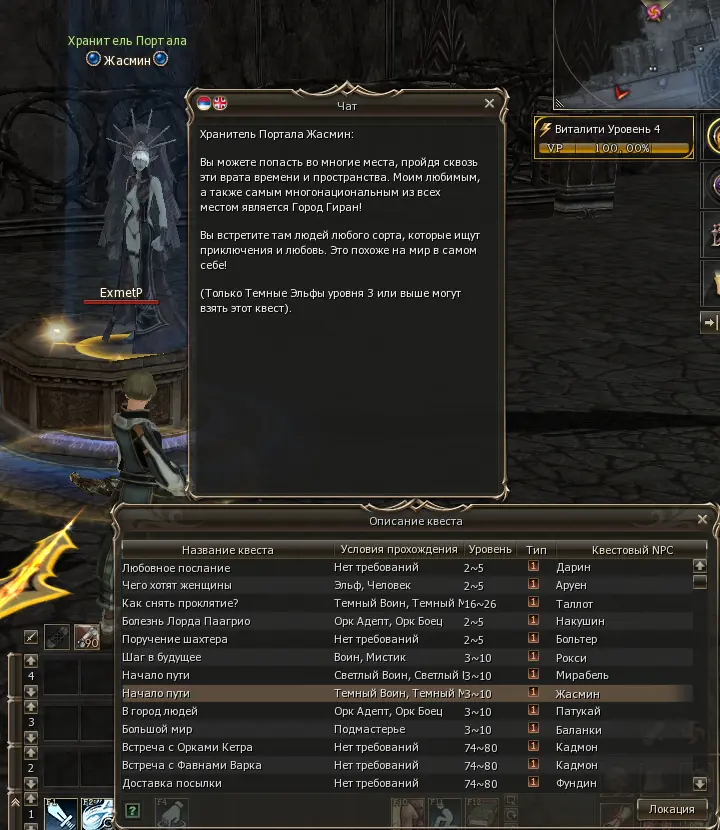Choose the Как снять проклятие? quest
Image resolution: width=720 pixels, height=830 pixels.
coord(180,603)
